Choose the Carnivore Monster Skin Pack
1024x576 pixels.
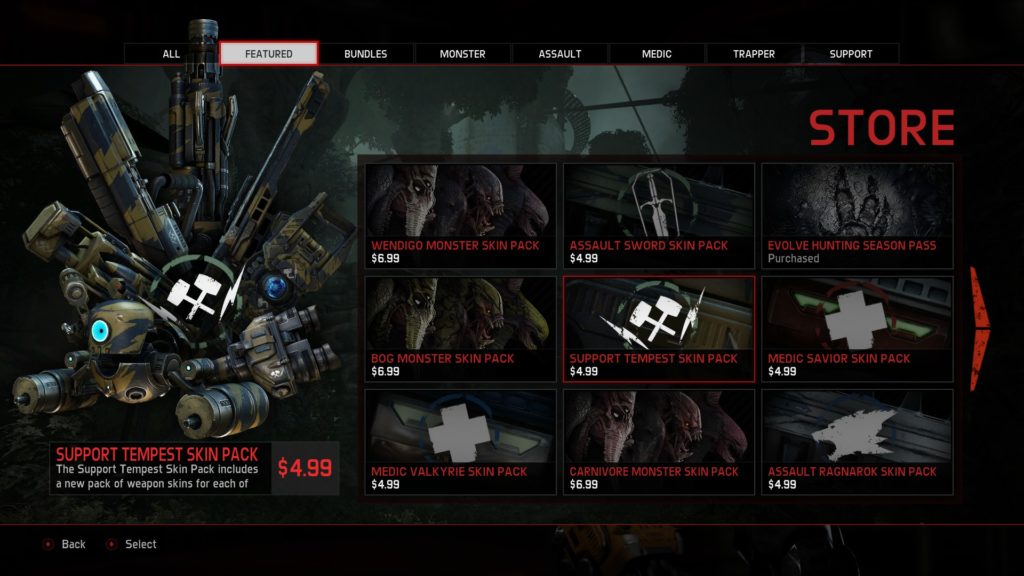click(658, 442)
